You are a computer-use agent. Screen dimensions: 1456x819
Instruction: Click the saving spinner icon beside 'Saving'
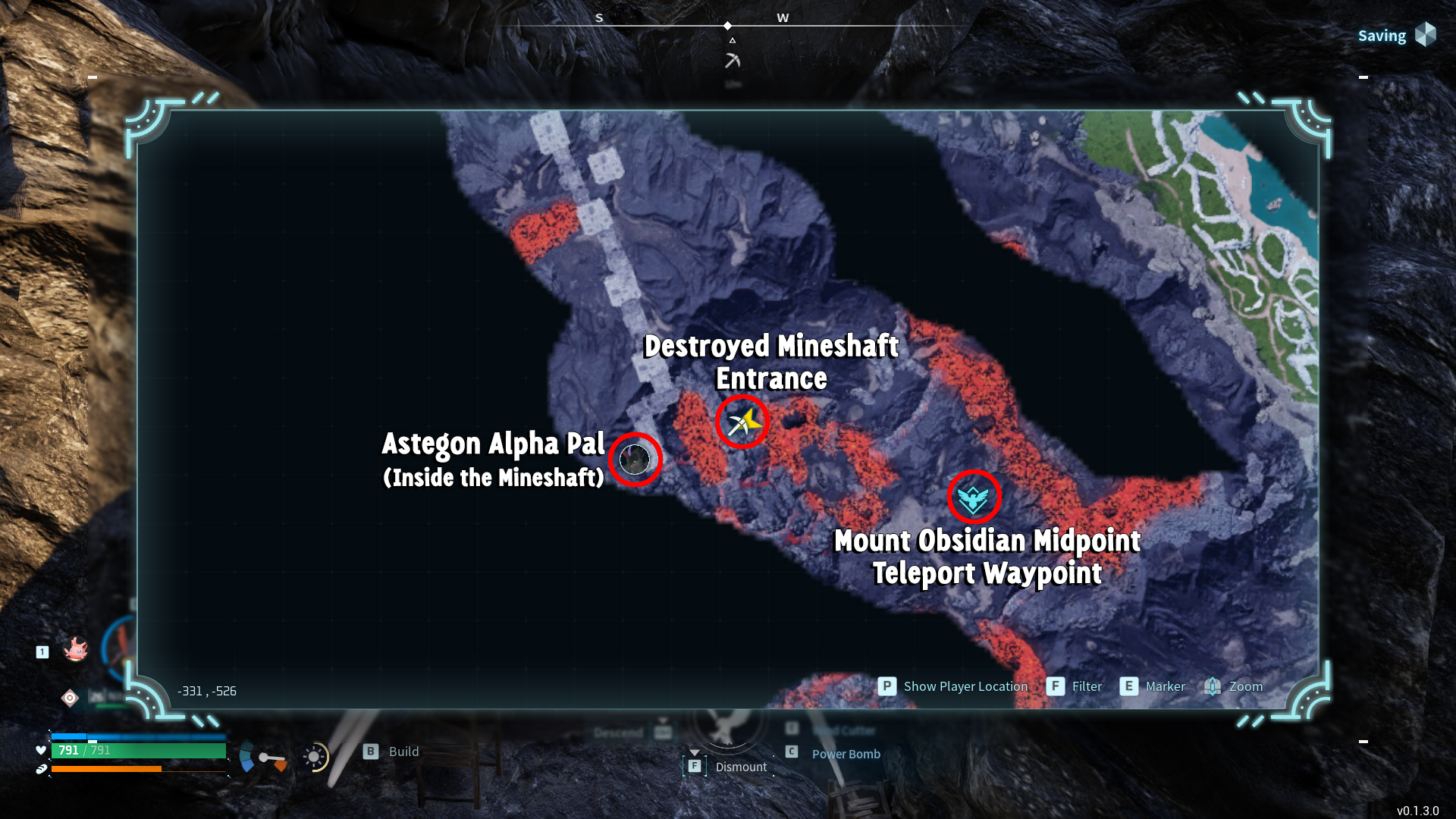(x=1426, y=35)
